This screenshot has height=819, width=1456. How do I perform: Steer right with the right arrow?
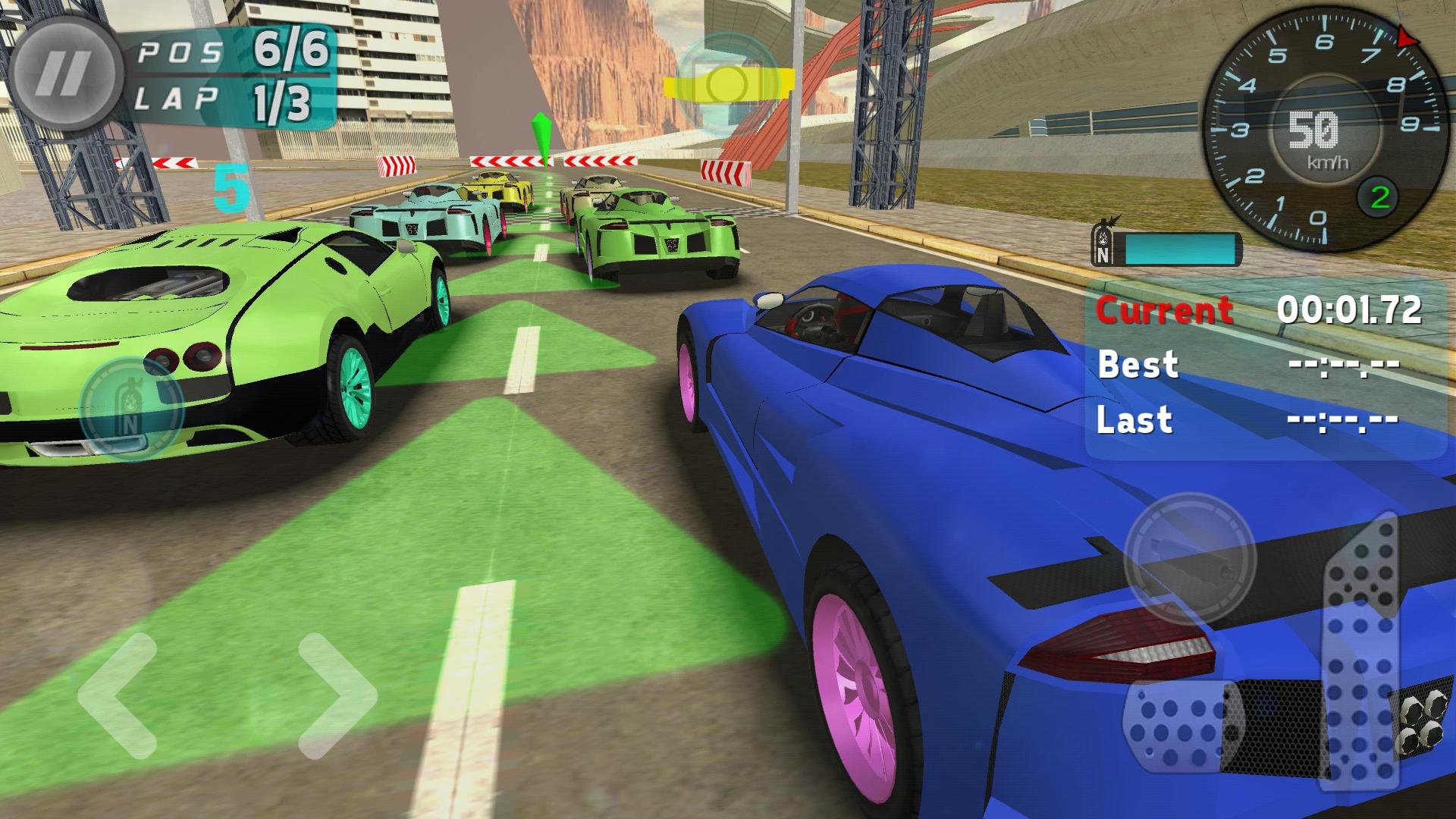(336, 695)
